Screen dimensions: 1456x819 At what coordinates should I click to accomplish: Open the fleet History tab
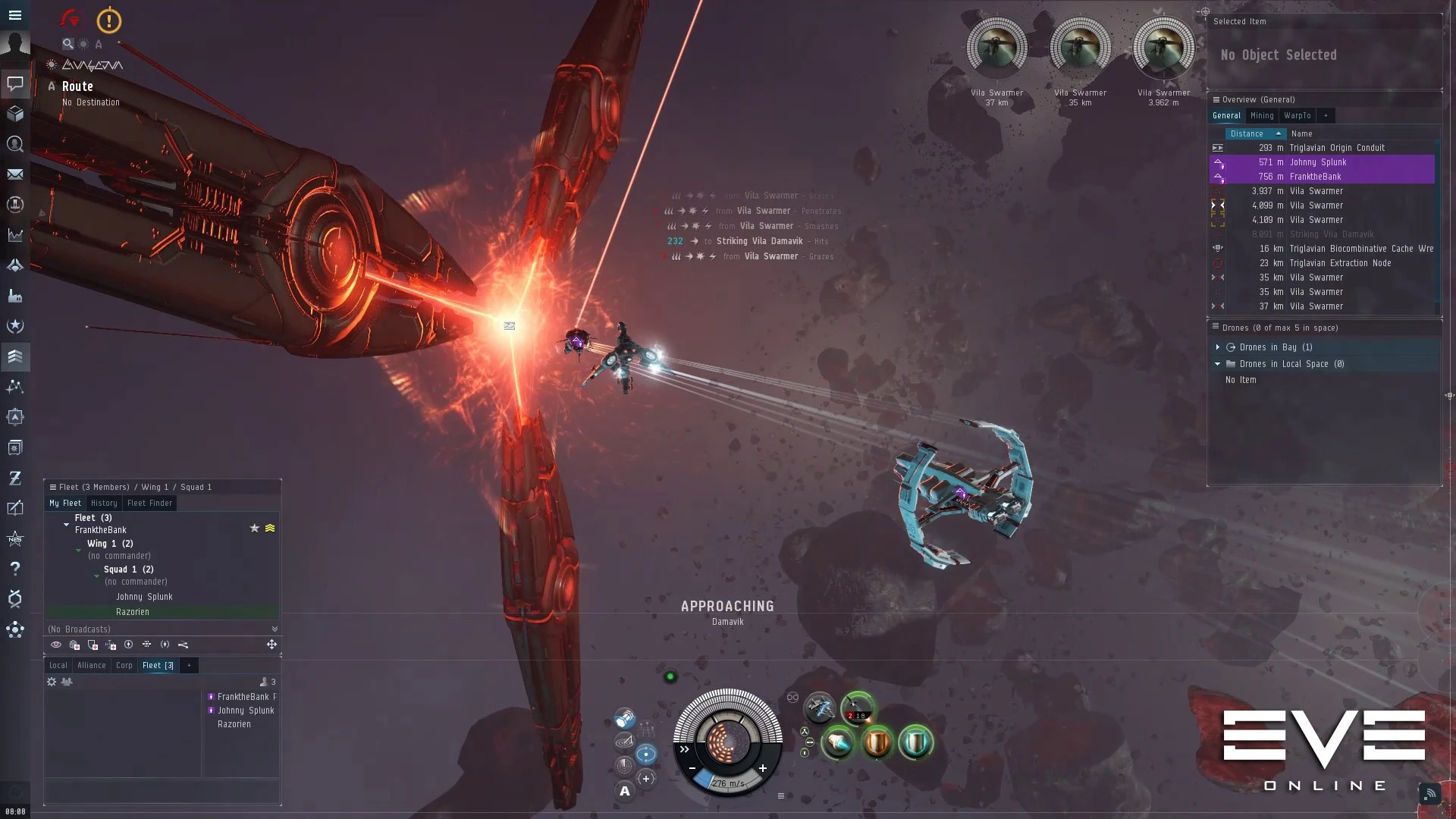(x=104, y=504)
